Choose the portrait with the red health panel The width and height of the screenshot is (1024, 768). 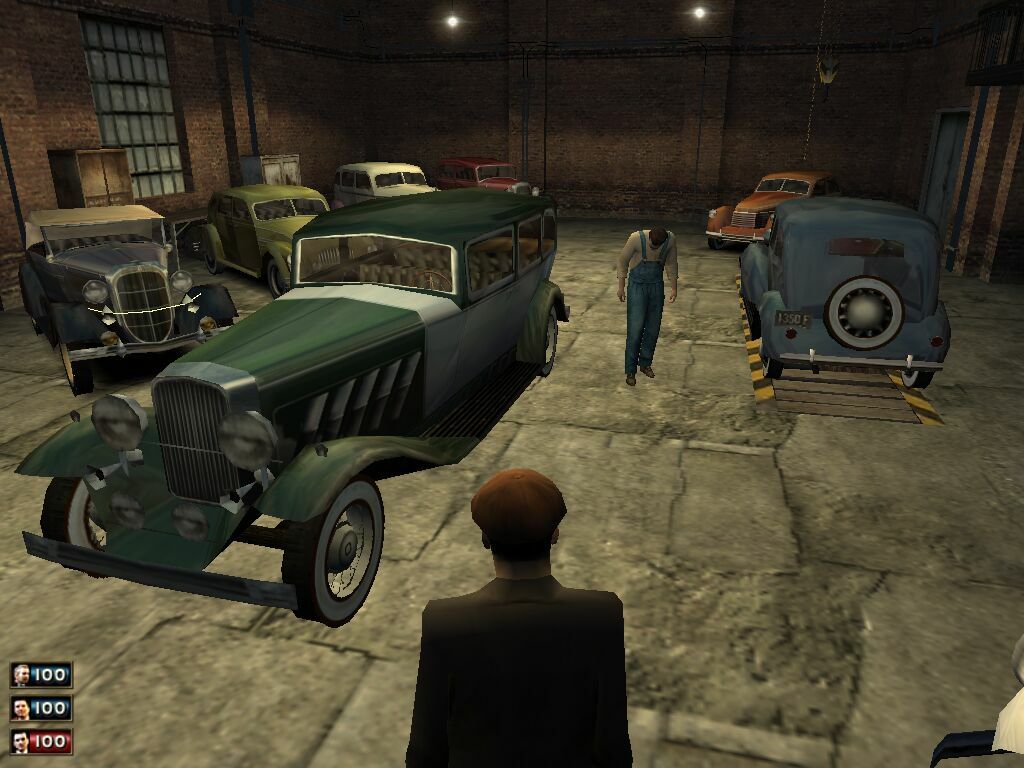(x=21, y=742)
